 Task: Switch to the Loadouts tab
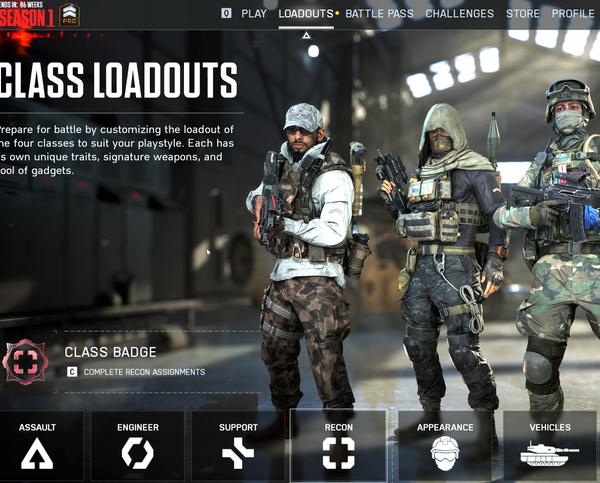click(x=306, y=14)
